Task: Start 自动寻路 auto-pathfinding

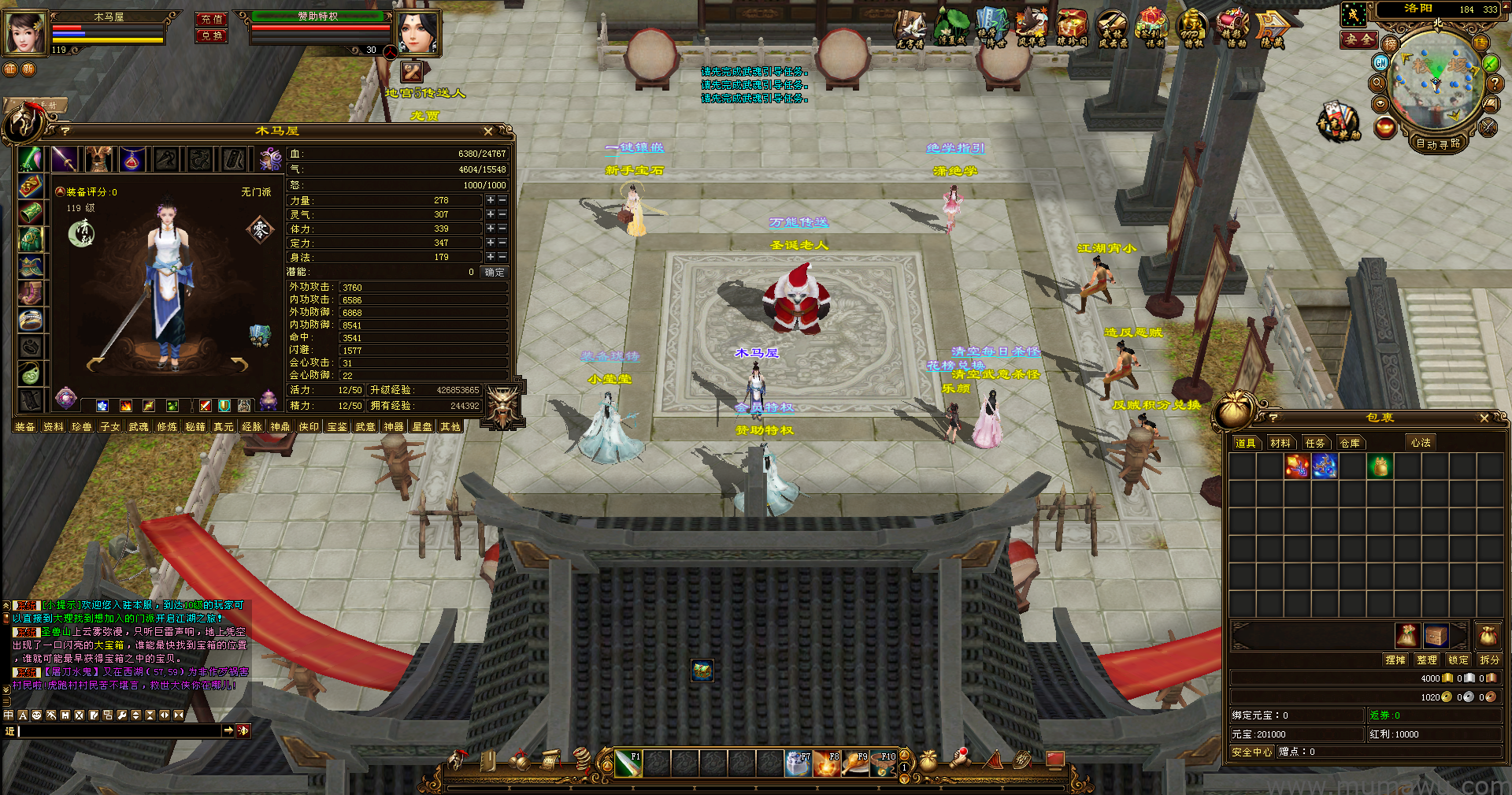Action: (x=1438, y=144)
